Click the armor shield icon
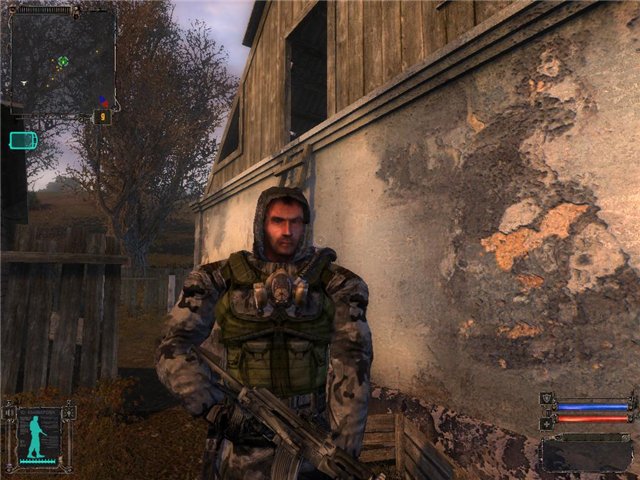 (546, 399)
